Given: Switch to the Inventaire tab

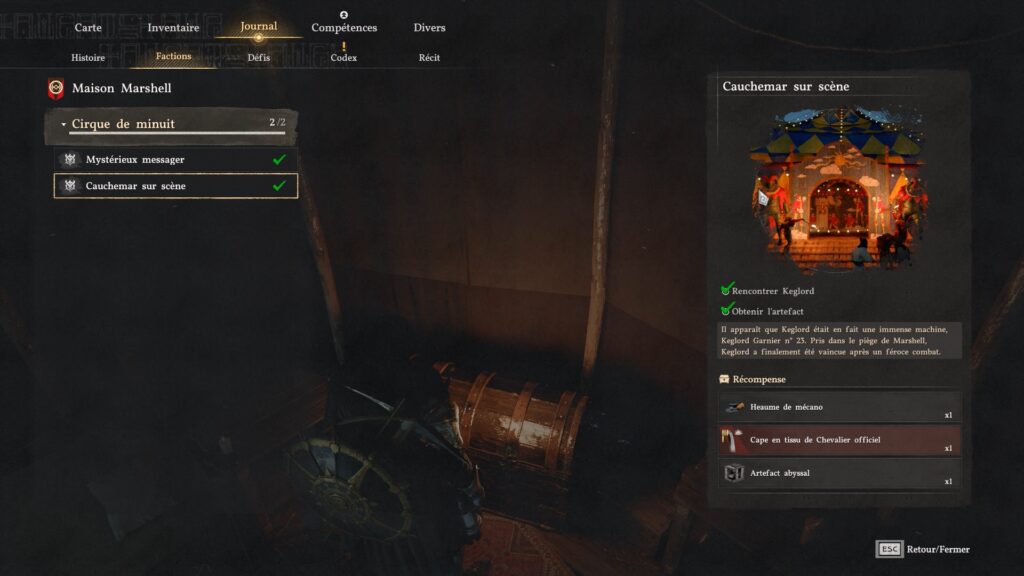Looking at the screenshot, I should (173, 28).
